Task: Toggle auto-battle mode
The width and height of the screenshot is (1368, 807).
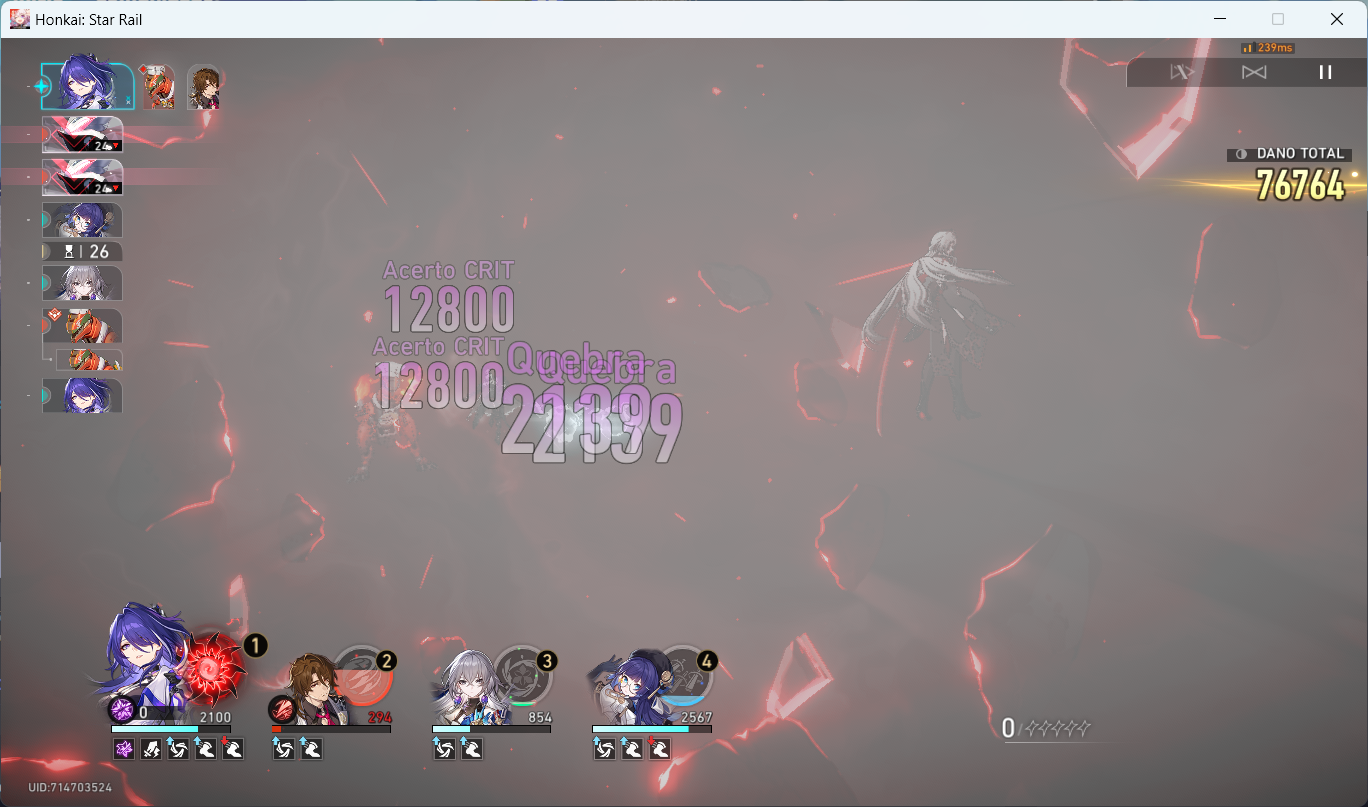Action: click(1184, 72)
